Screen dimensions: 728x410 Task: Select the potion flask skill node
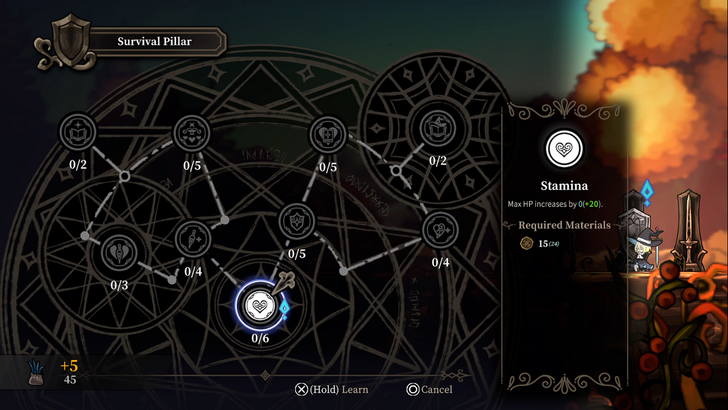[192, 238]
